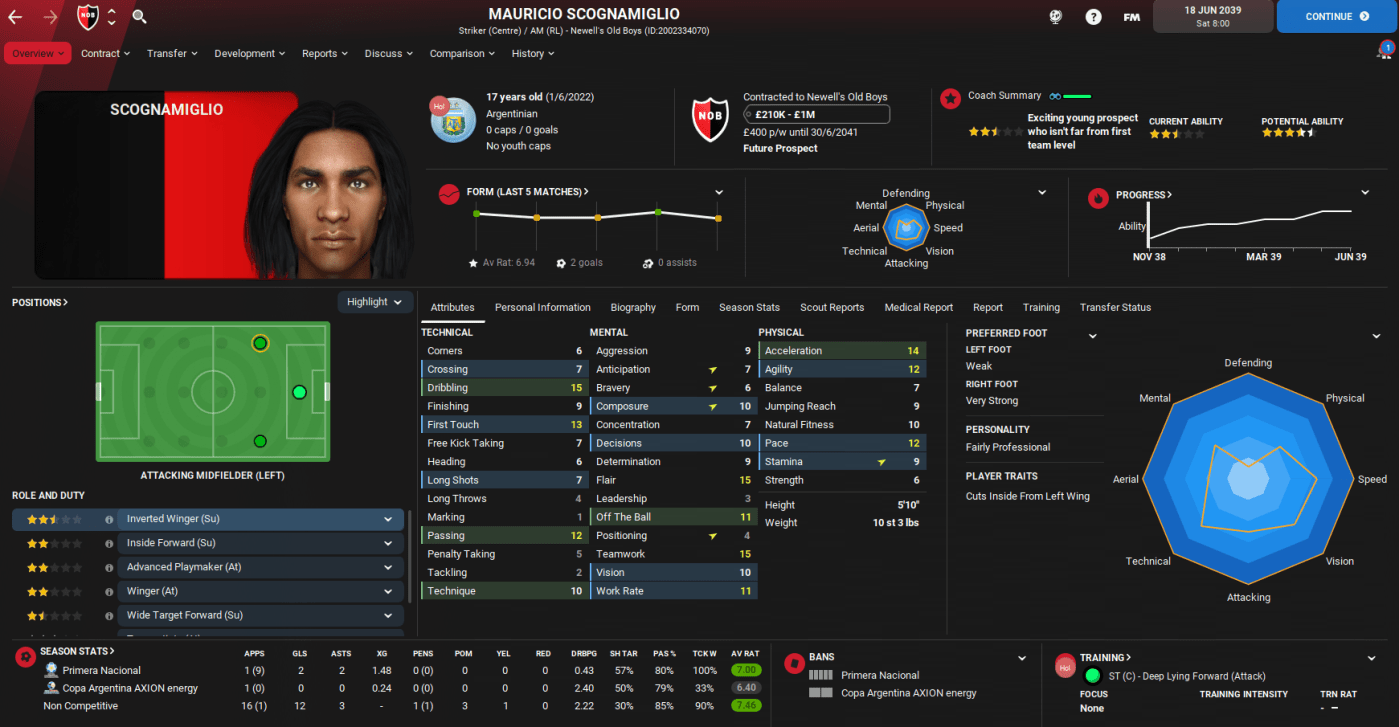Open the Highlight dropdown
The height and width of the screenshot is (727, 1399).
pyautogui.click(x=375, y=302)
